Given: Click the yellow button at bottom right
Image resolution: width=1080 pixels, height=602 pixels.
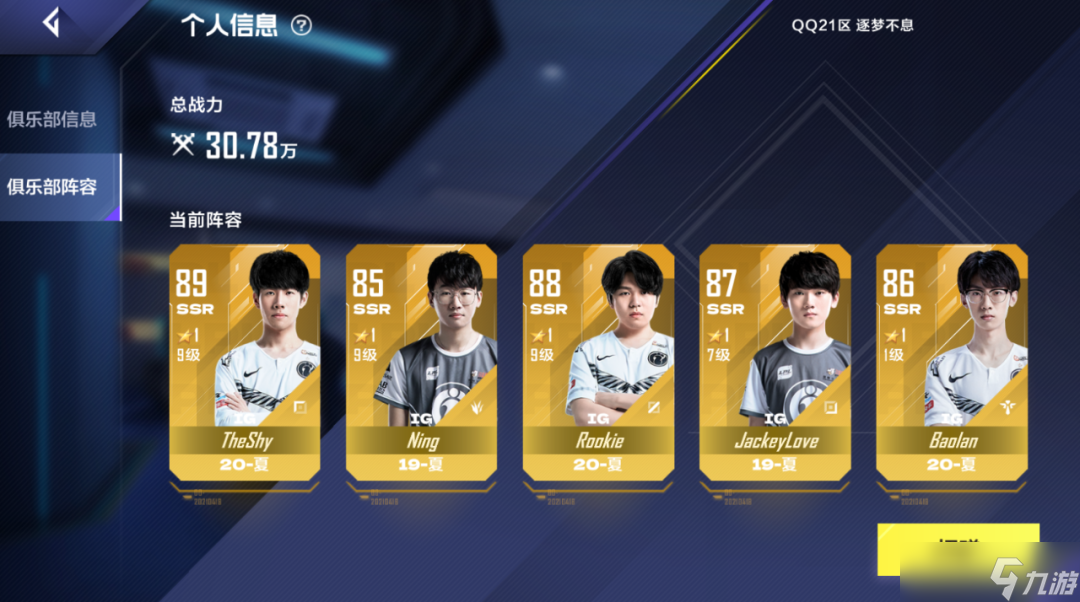Looking at the screenshot, I should point(957,548).
